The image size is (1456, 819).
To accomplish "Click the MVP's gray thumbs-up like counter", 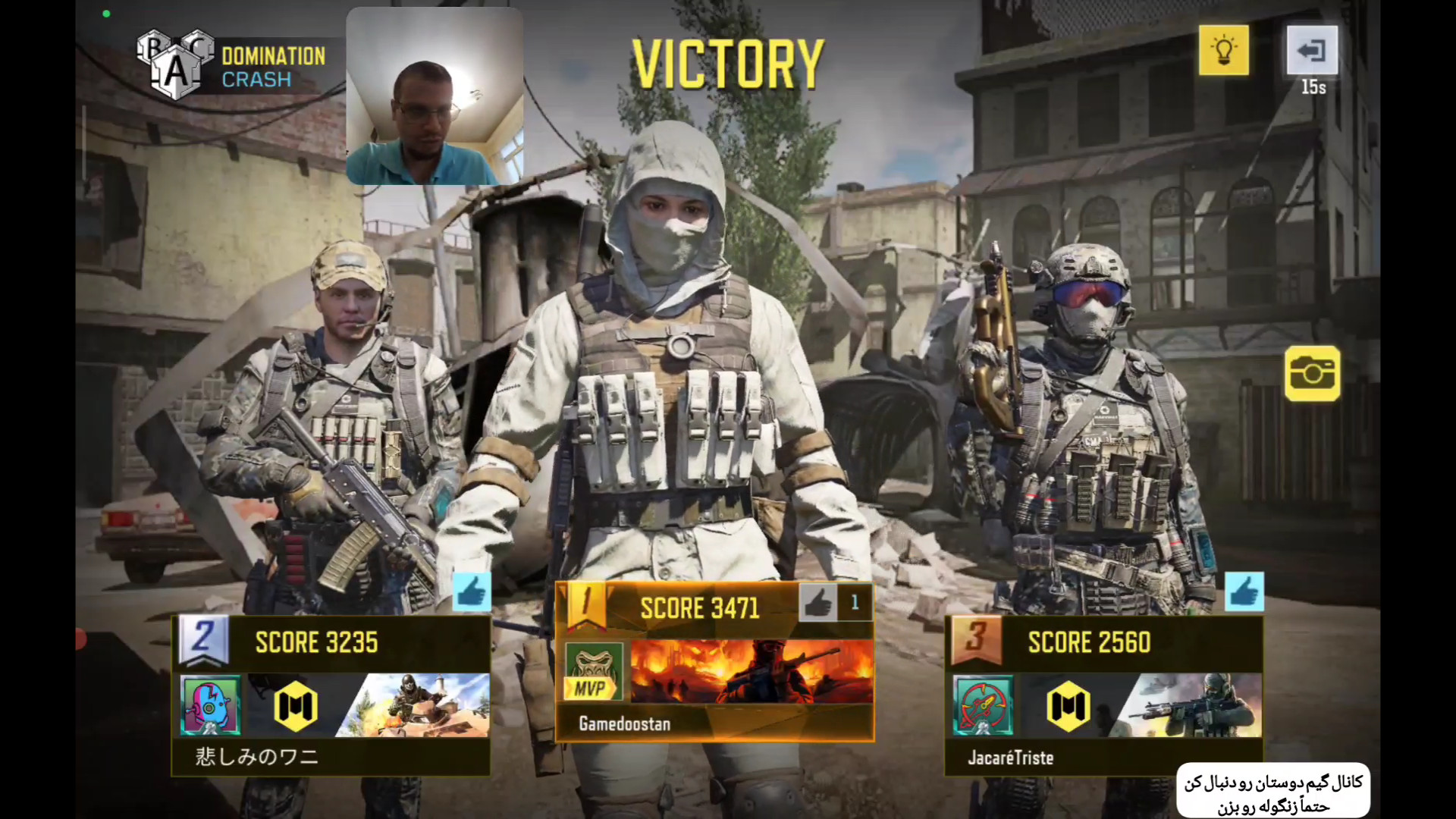I will pos(819,603).
